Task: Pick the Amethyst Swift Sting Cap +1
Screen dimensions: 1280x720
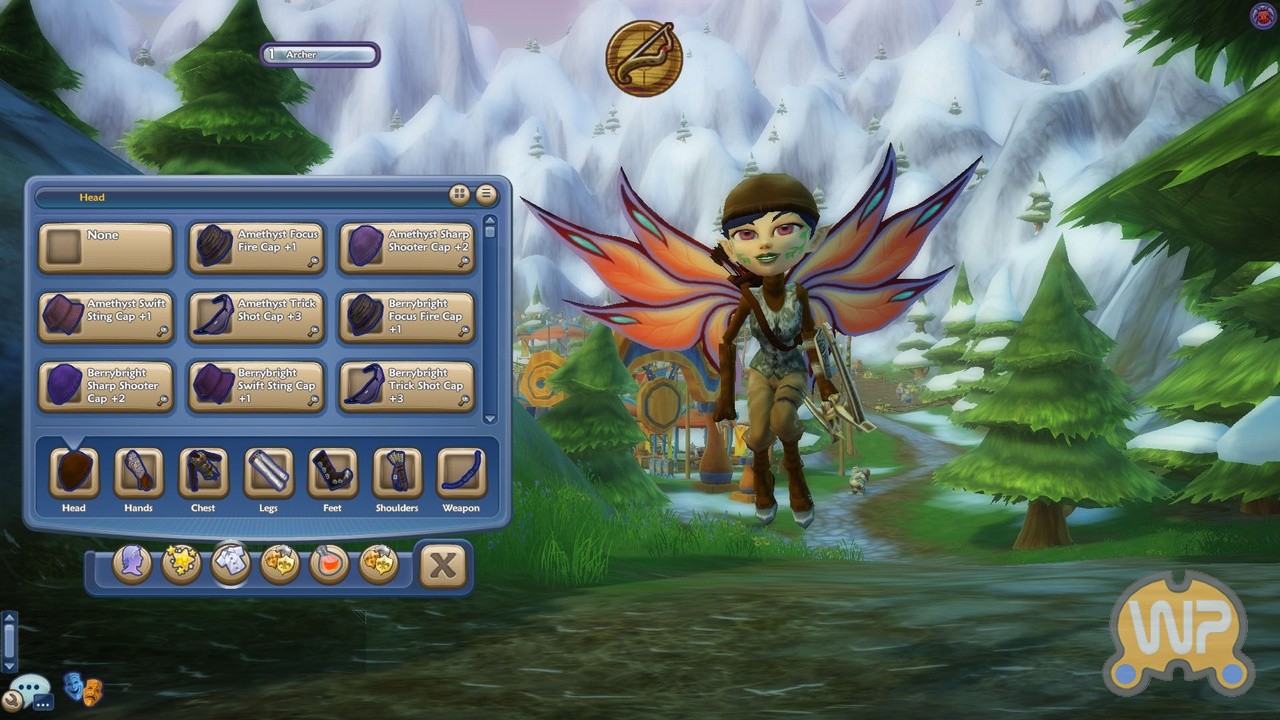Action: pyautogui.click(x=106, y=317)
